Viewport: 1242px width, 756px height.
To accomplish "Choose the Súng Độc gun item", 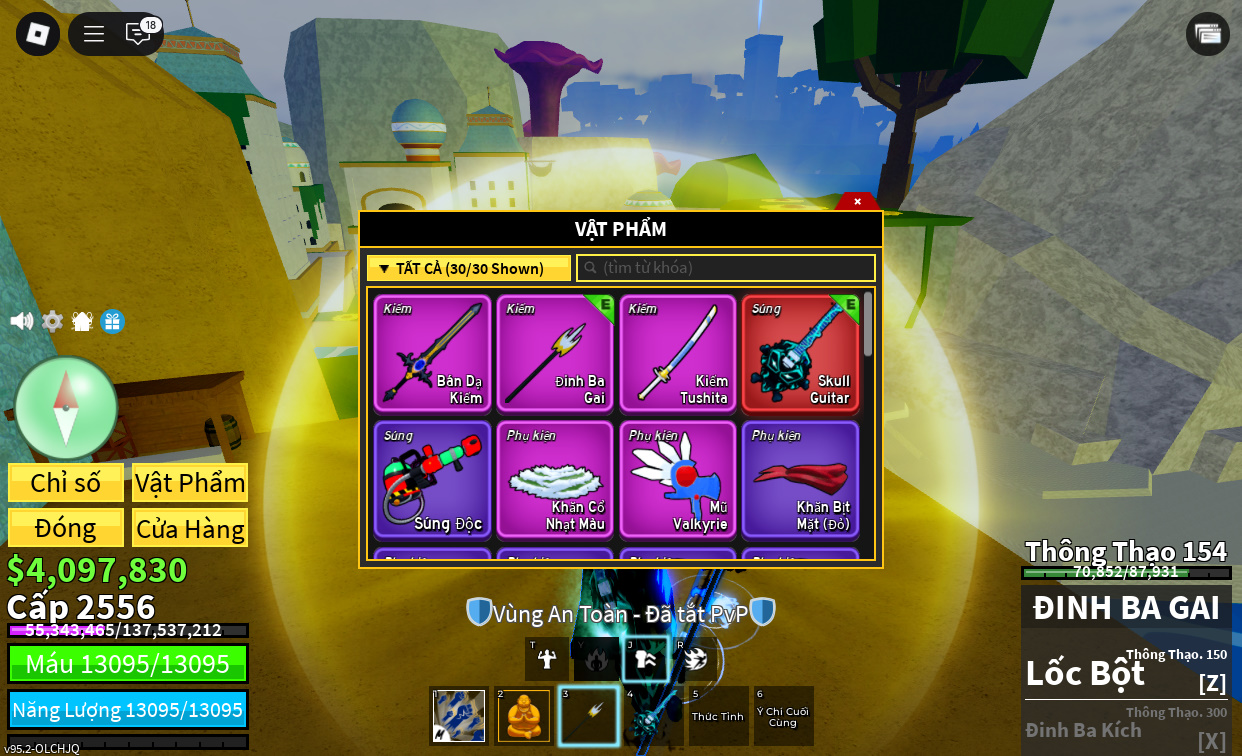I will [433, 479].
